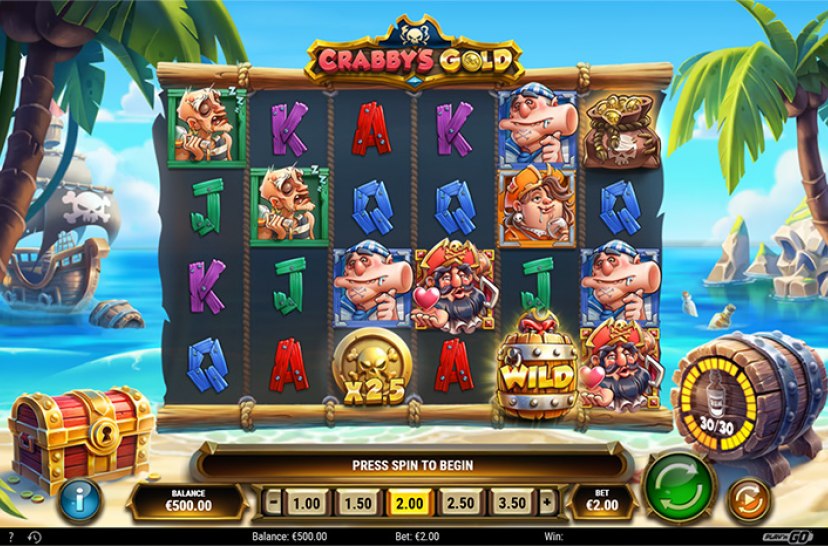Select the 3.50 bet option
This screenshot has width=828, height=546.
pos(510,501)
